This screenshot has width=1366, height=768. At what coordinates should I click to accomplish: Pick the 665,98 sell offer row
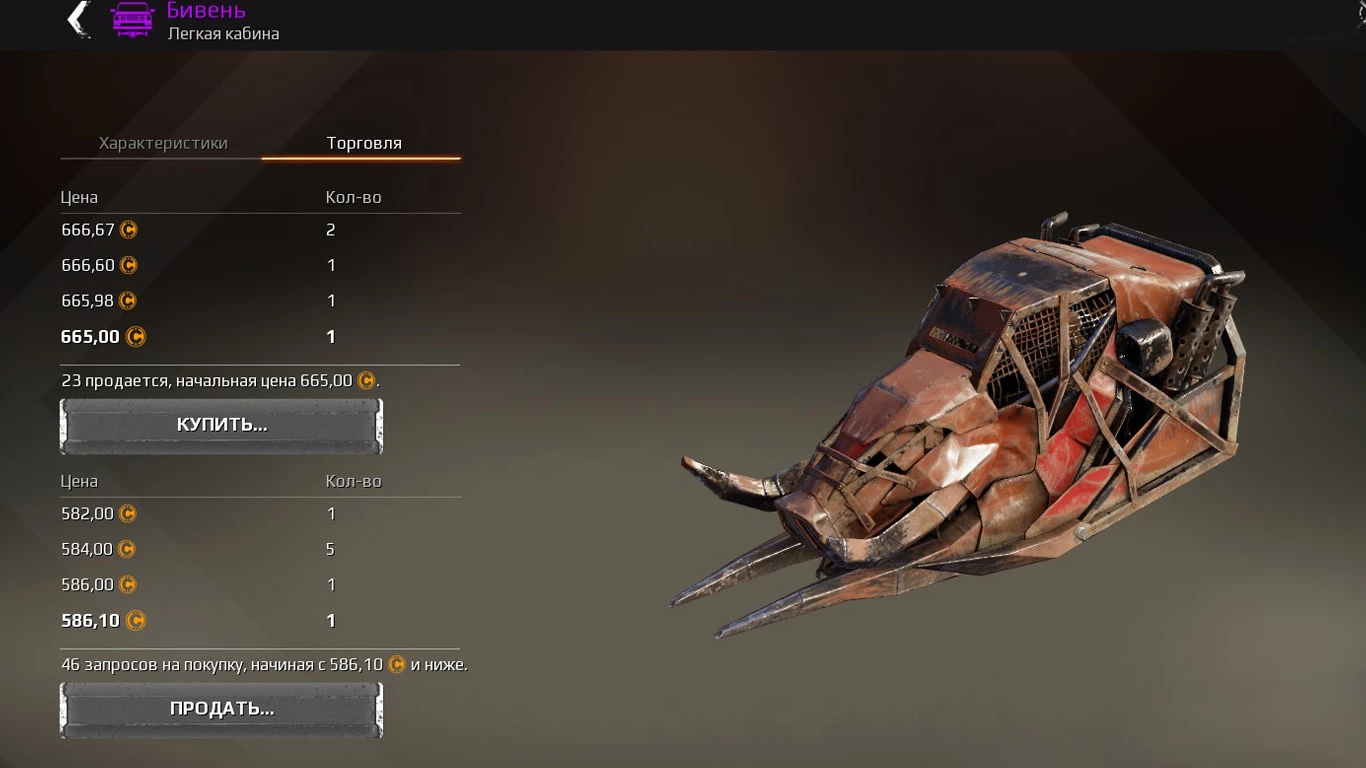click(x=260, y=301)
